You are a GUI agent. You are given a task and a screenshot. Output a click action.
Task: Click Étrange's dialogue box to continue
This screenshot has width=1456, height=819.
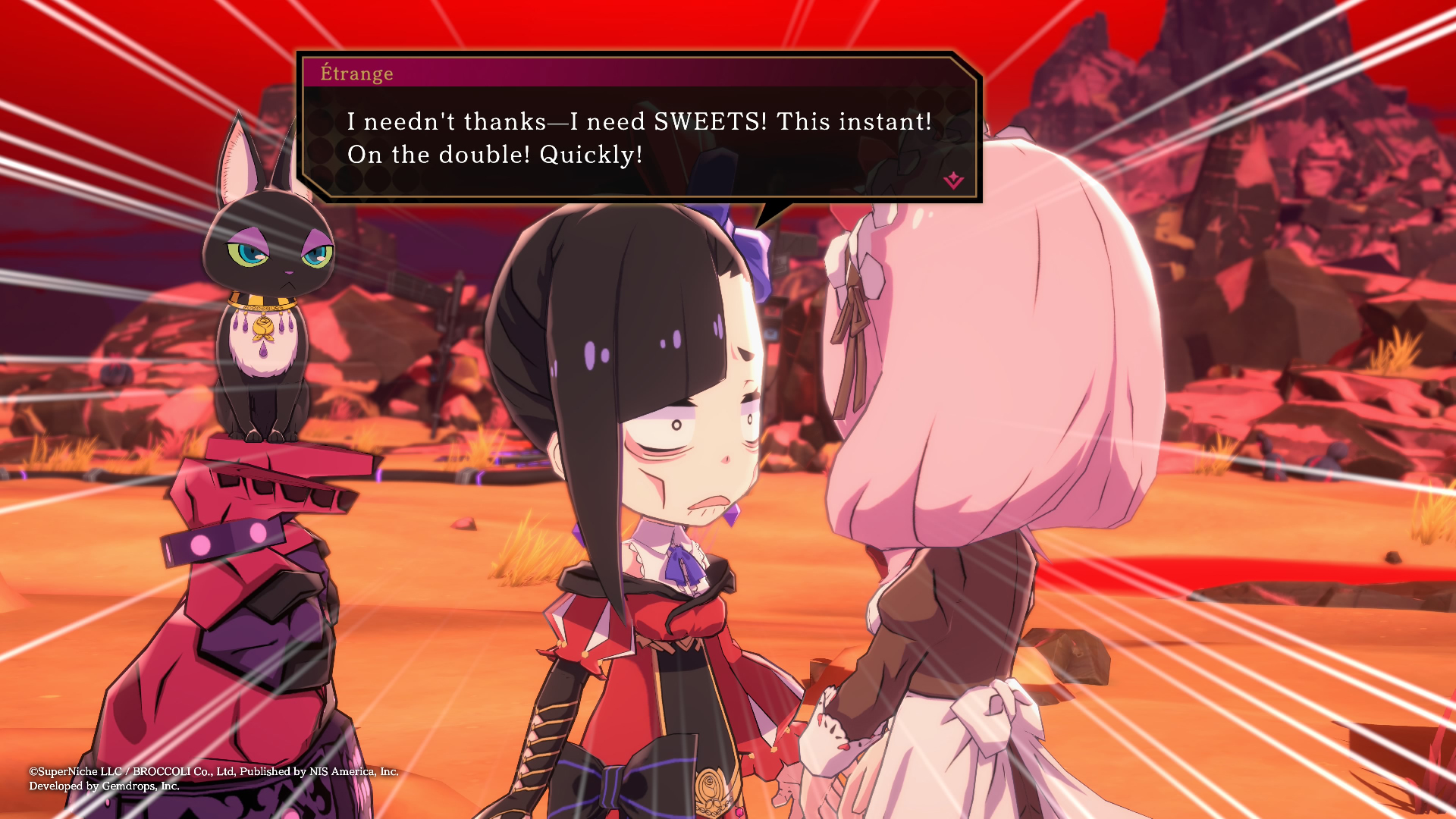tap(639, 139)
